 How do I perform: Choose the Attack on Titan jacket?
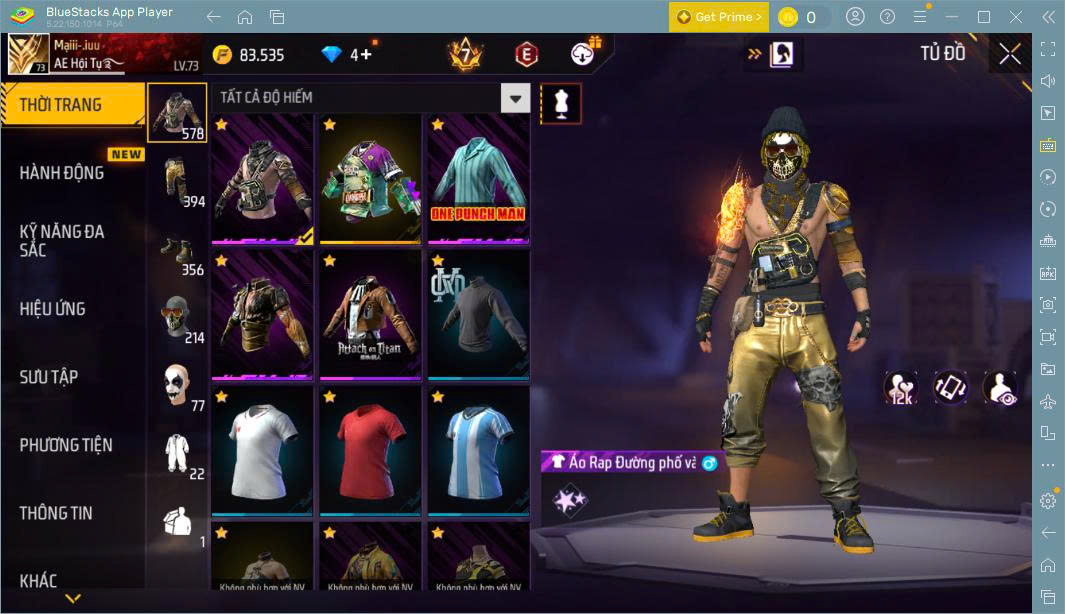coord(370,315)
